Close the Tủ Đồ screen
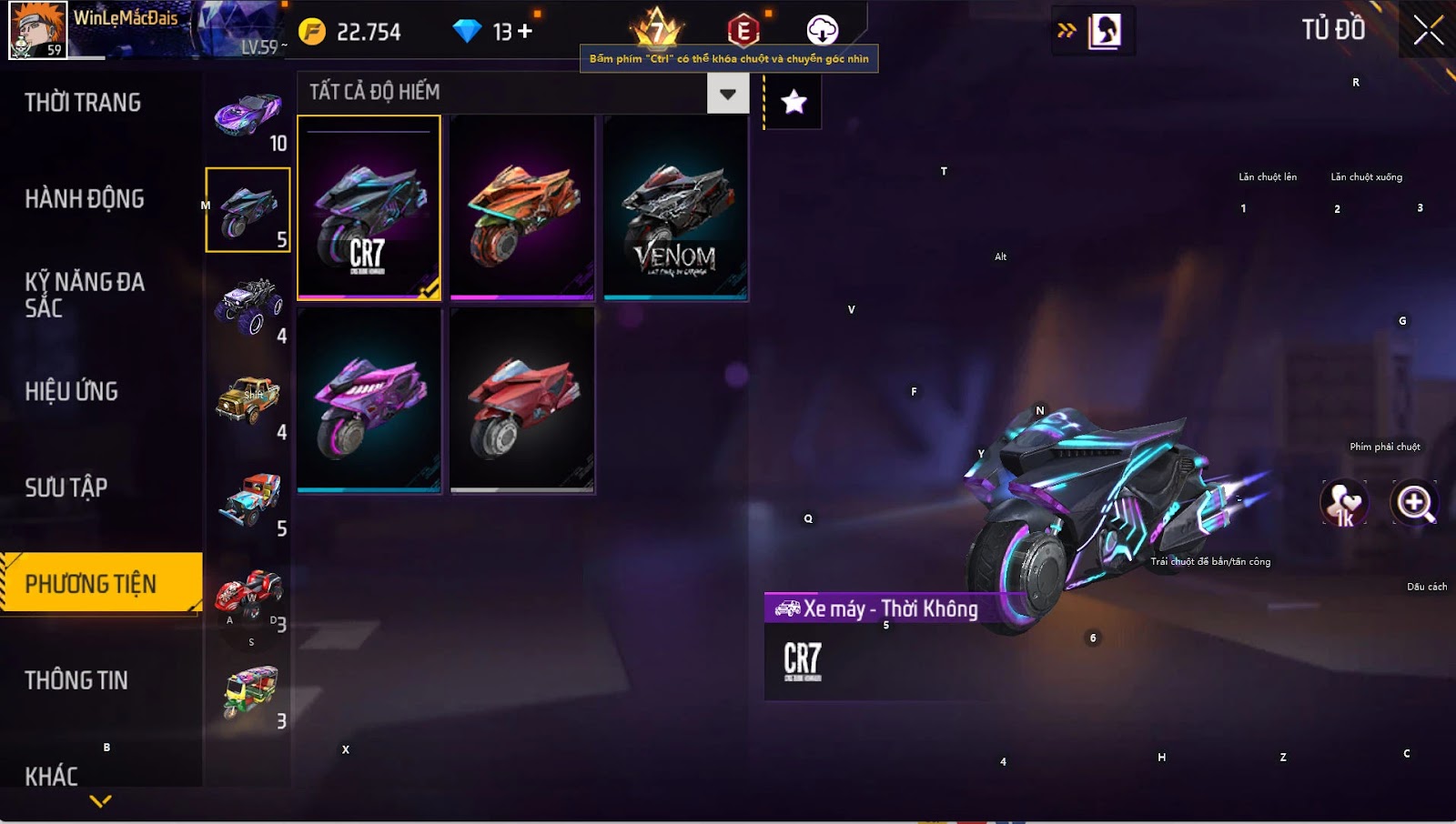This screenshot has height=824, width=1456. pyautogui.click(x=1428, y=31)
